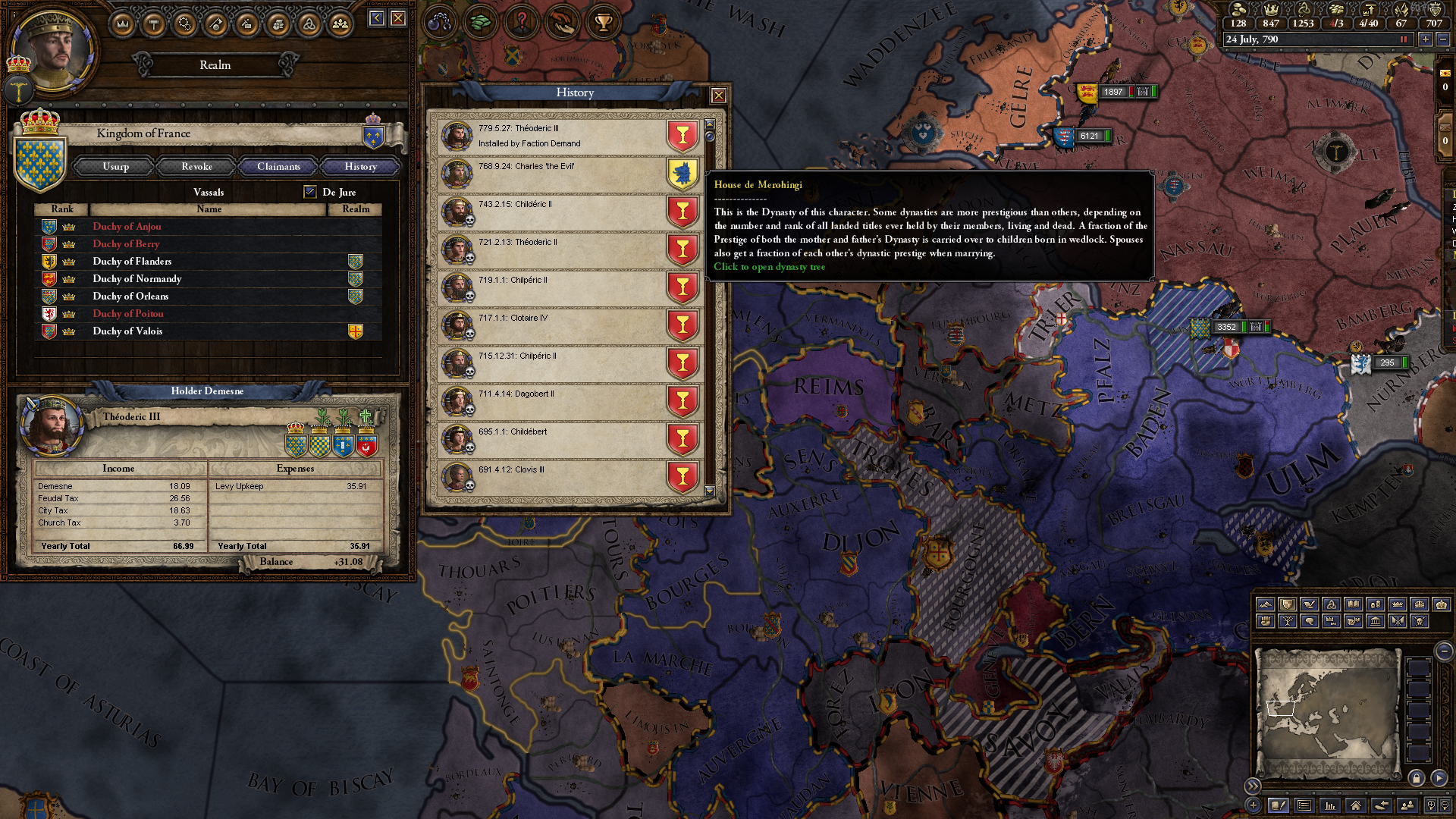The image size is (1456, 819).
Task: Select the Duchy of Valois row
Action: point(127,331)
